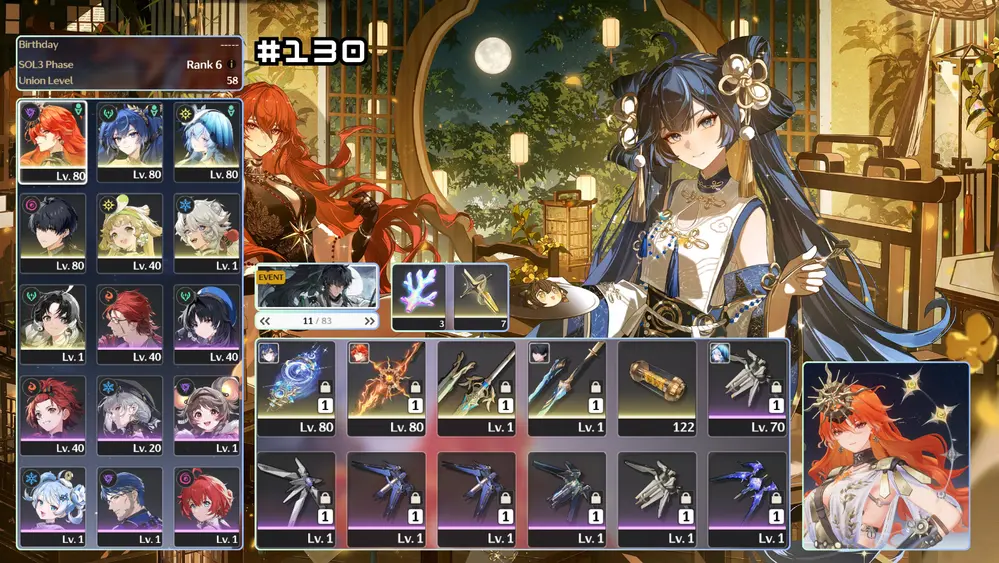
Task: Go to the next event banner page
Action: (370, 321)
